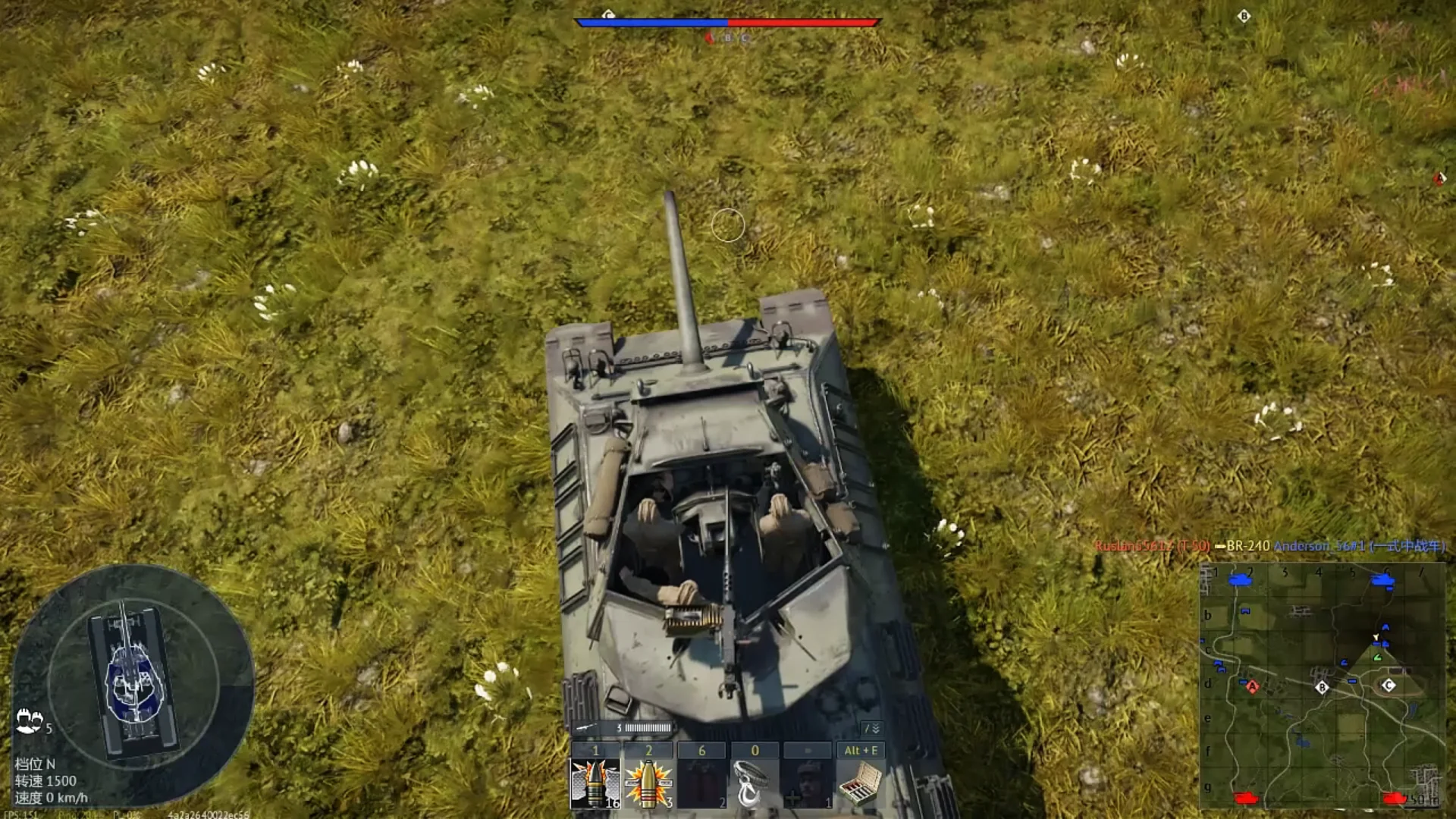
Task: Click capture point A on the minimap
Action: (1252, 687)
